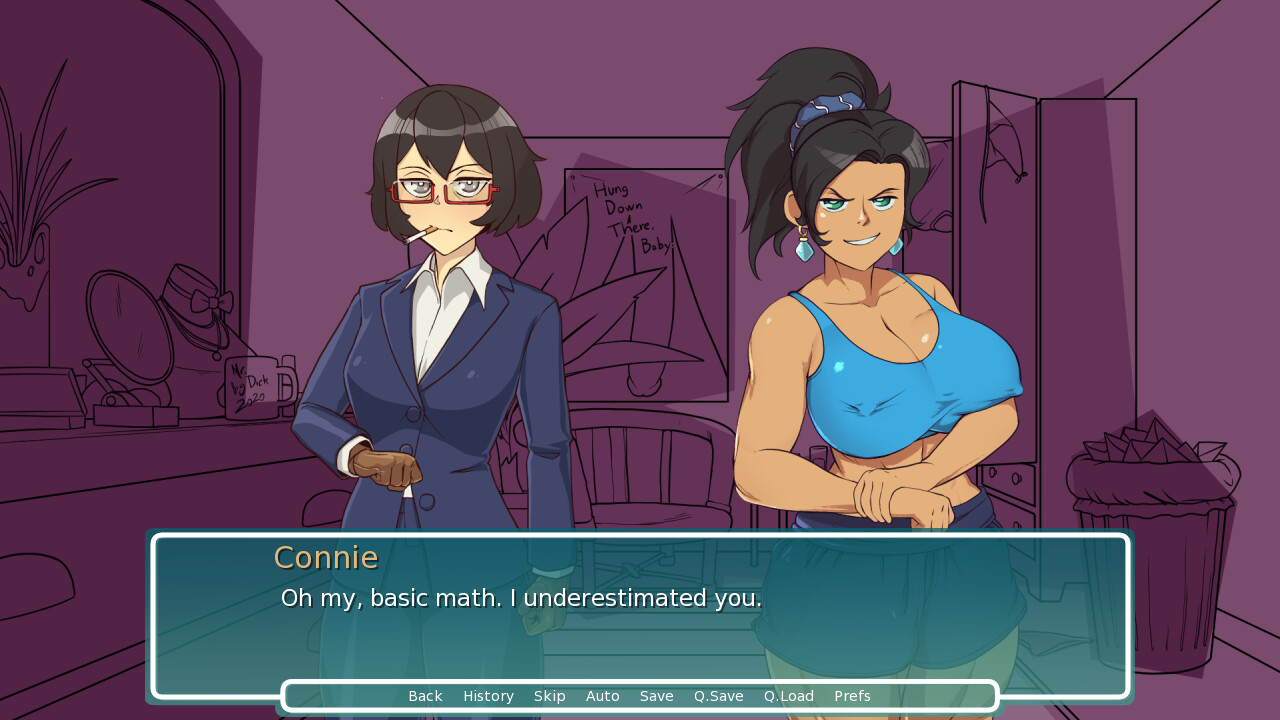Turn on automatic text progression via Auto
1280x720 pixels.
coord(602,696)
